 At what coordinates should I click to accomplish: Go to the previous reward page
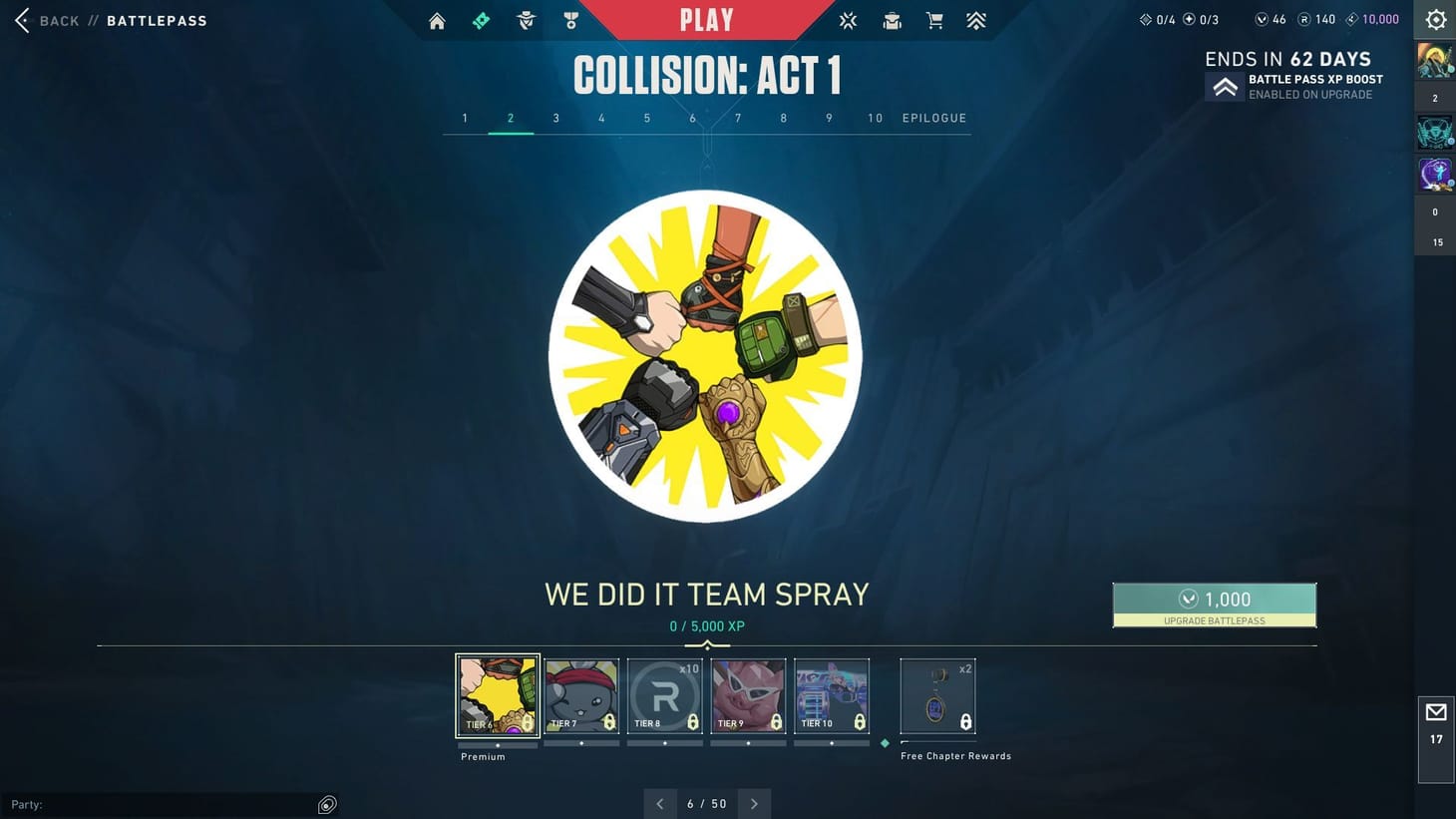coord(660,803)
